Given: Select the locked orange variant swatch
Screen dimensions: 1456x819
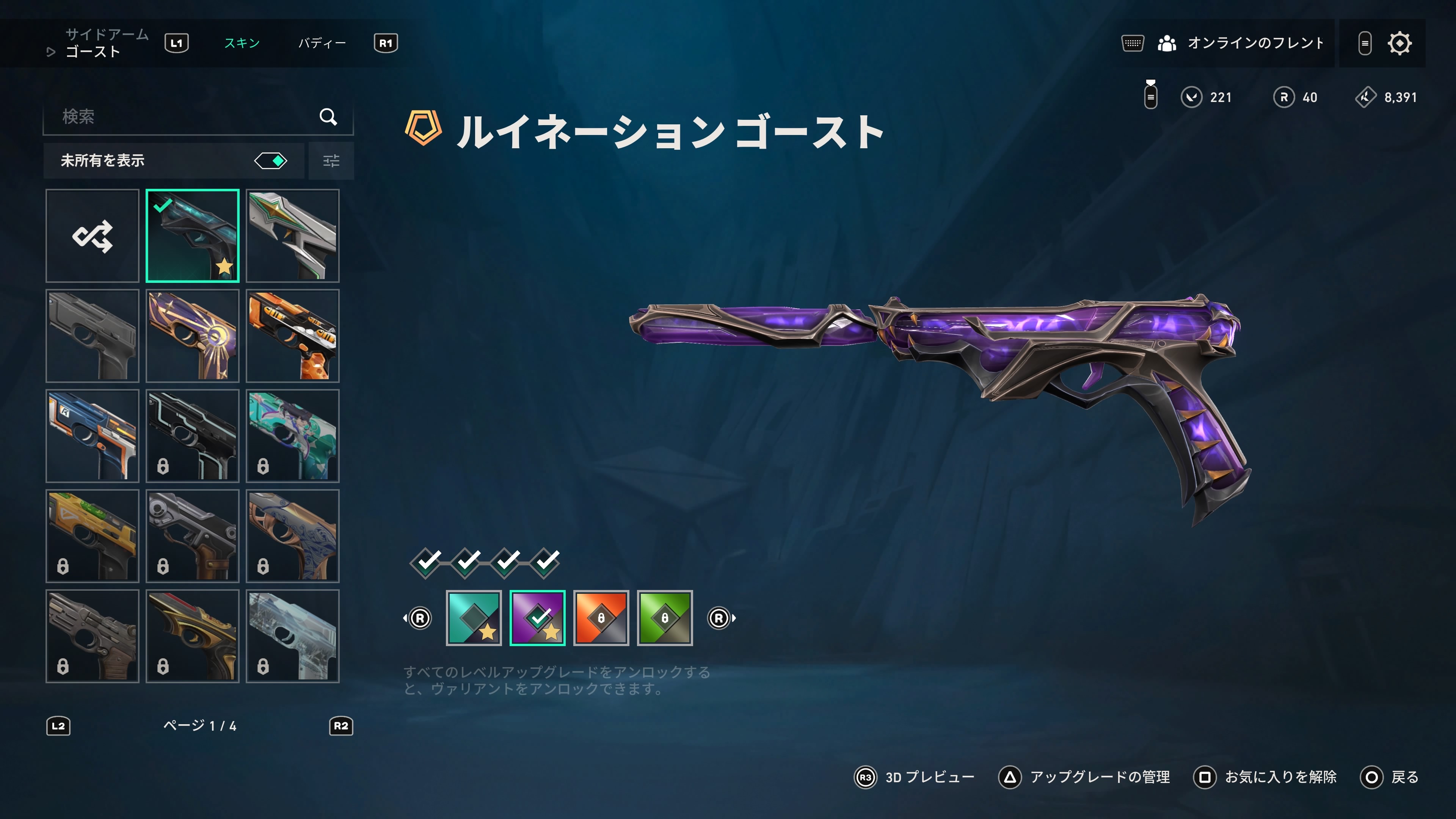Looking at the screenshot, I should 601,618.
